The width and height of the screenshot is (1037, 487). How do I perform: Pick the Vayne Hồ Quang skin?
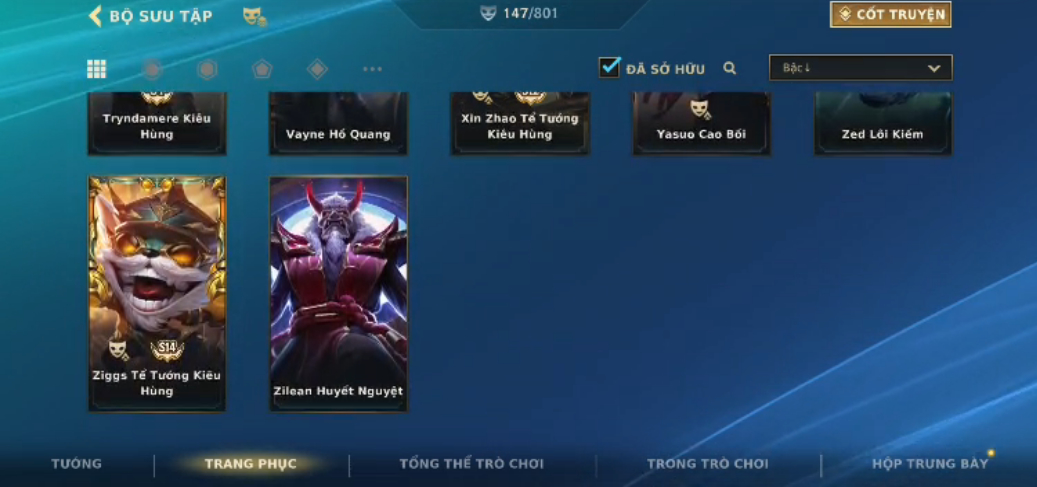(338, 124)
